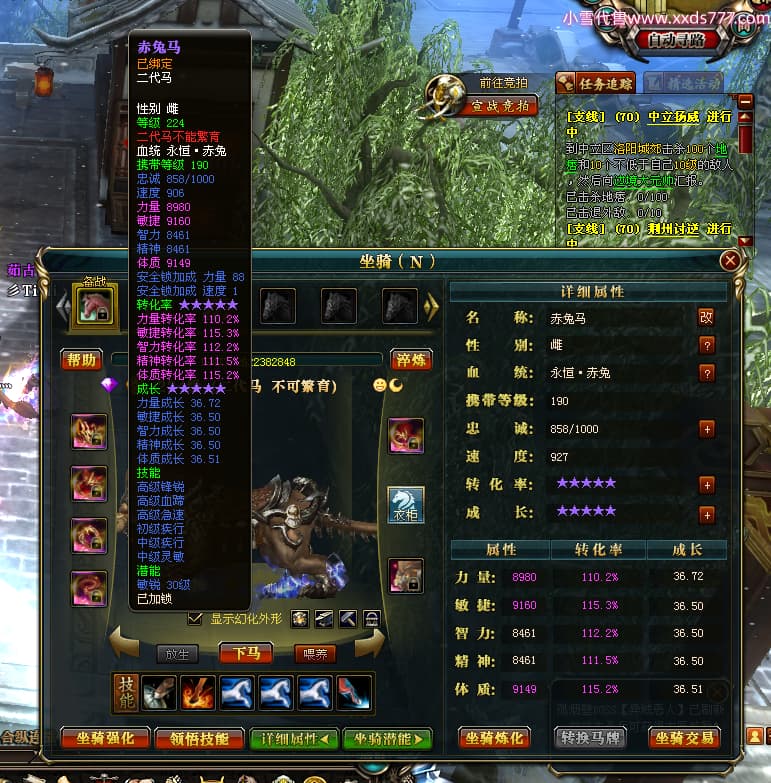Release the mount with 放生

177,654
